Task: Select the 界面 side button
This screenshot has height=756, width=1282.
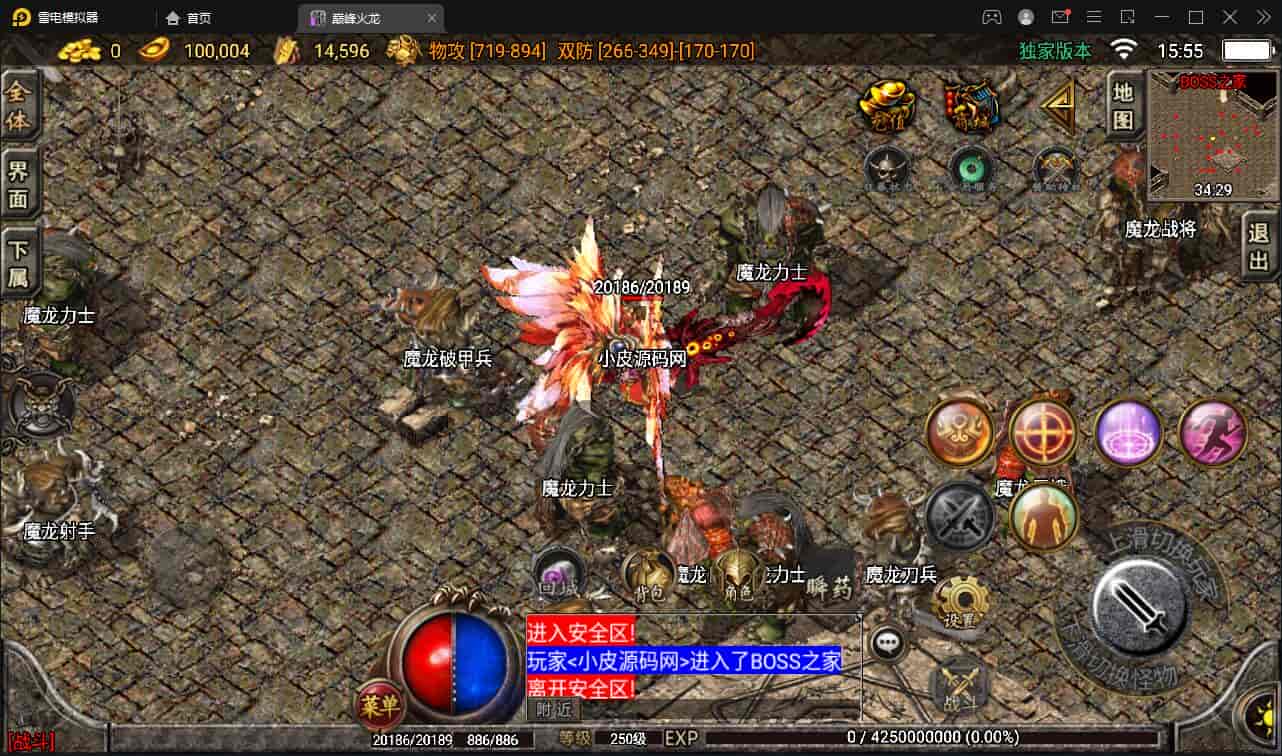Action: pos(19,183)
